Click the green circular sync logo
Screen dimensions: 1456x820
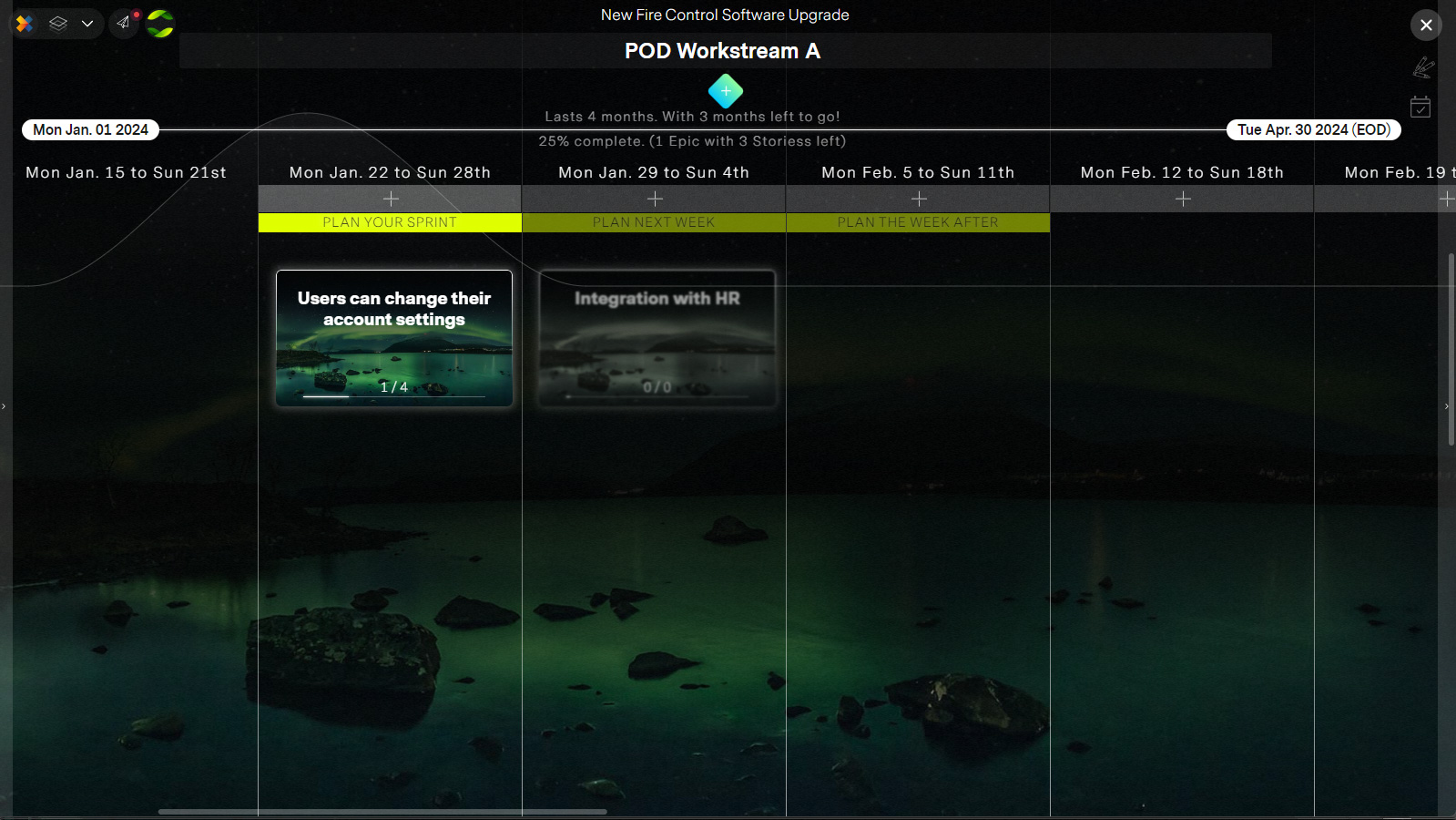[159, 24]
